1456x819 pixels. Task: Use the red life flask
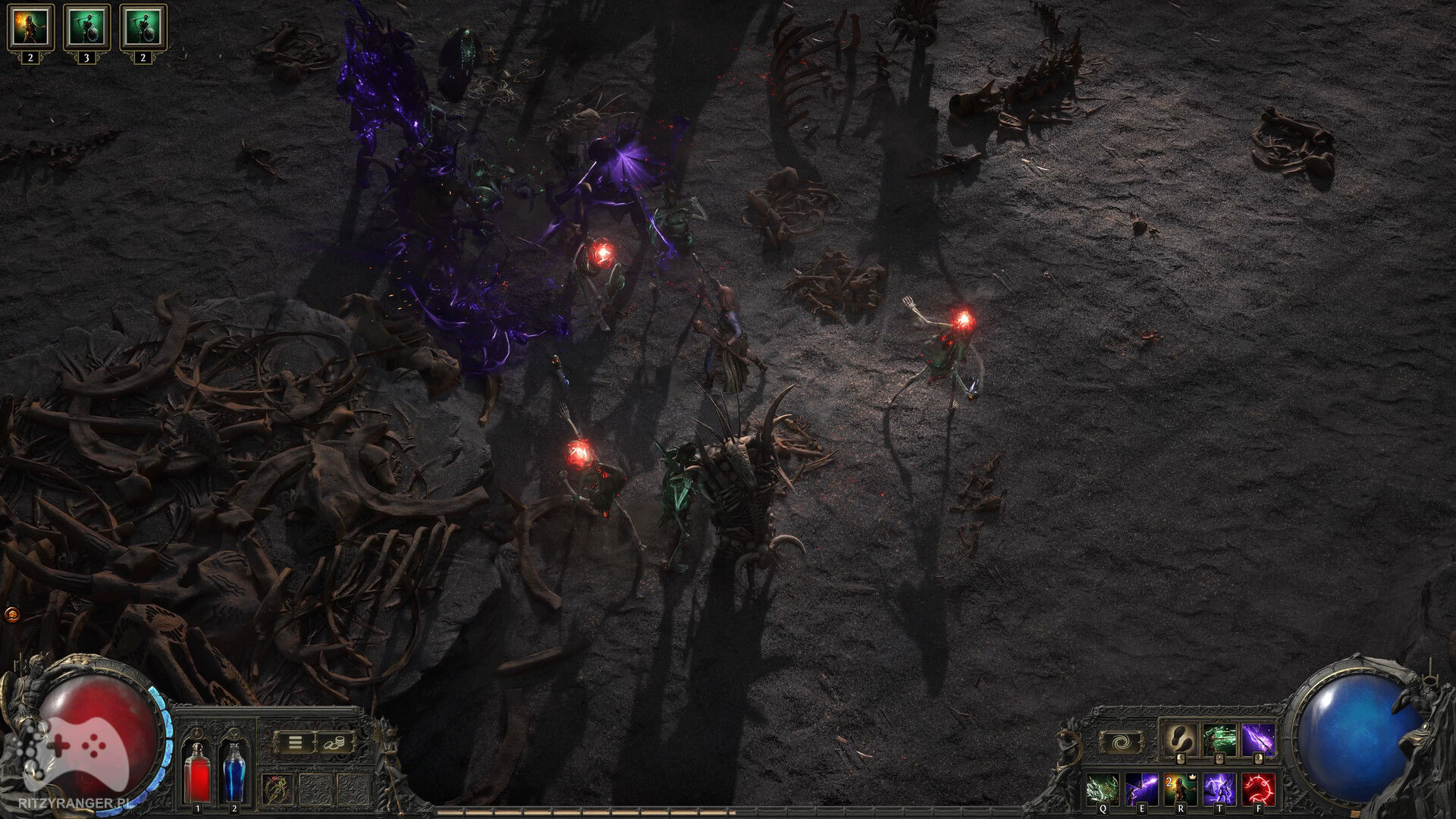point(198,772)
